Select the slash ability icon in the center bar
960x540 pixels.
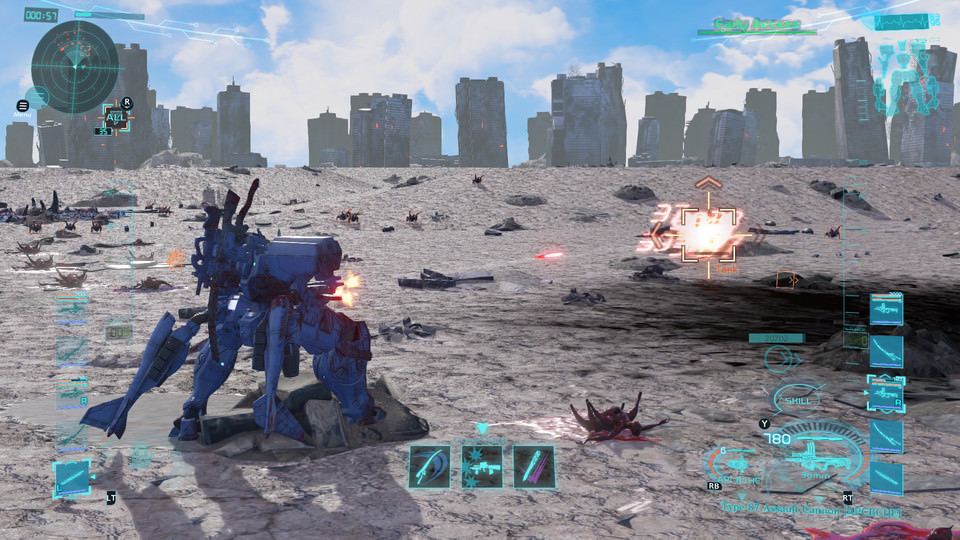point(429,466)
